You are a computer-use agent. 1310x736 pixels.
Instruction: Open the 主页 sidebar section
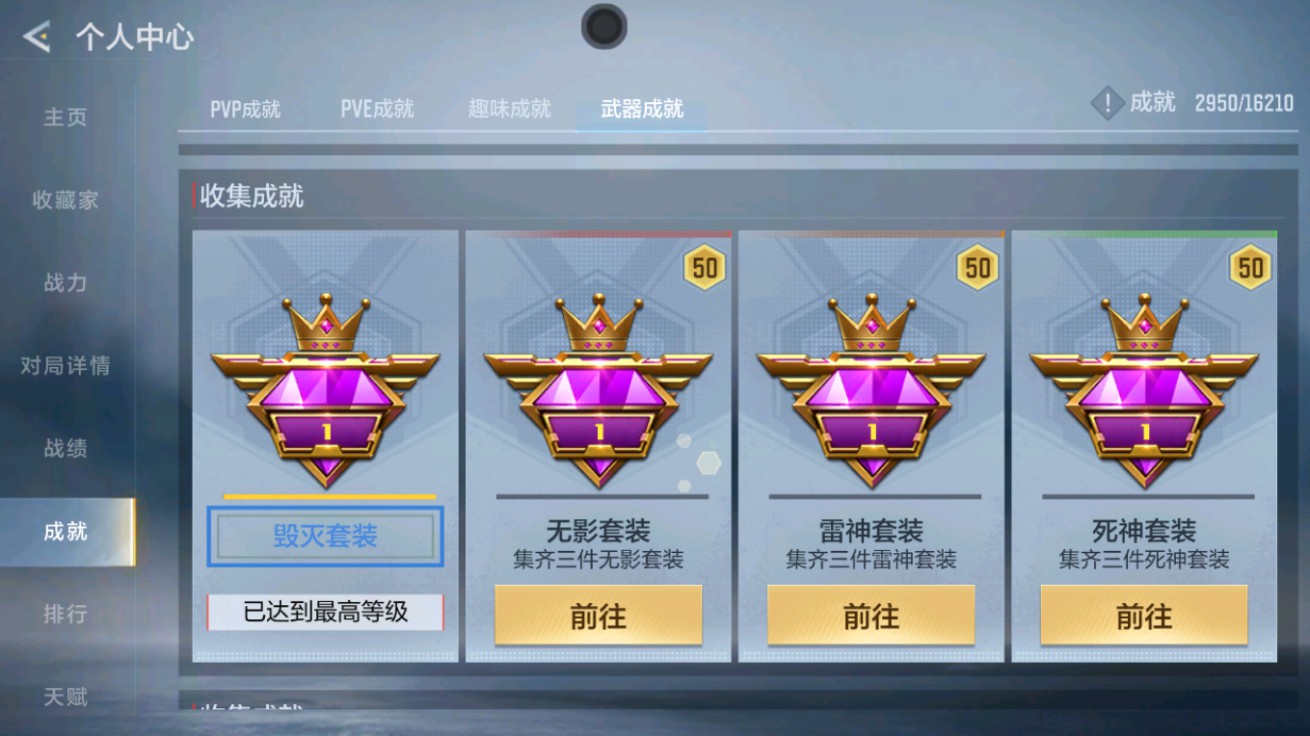66,117
